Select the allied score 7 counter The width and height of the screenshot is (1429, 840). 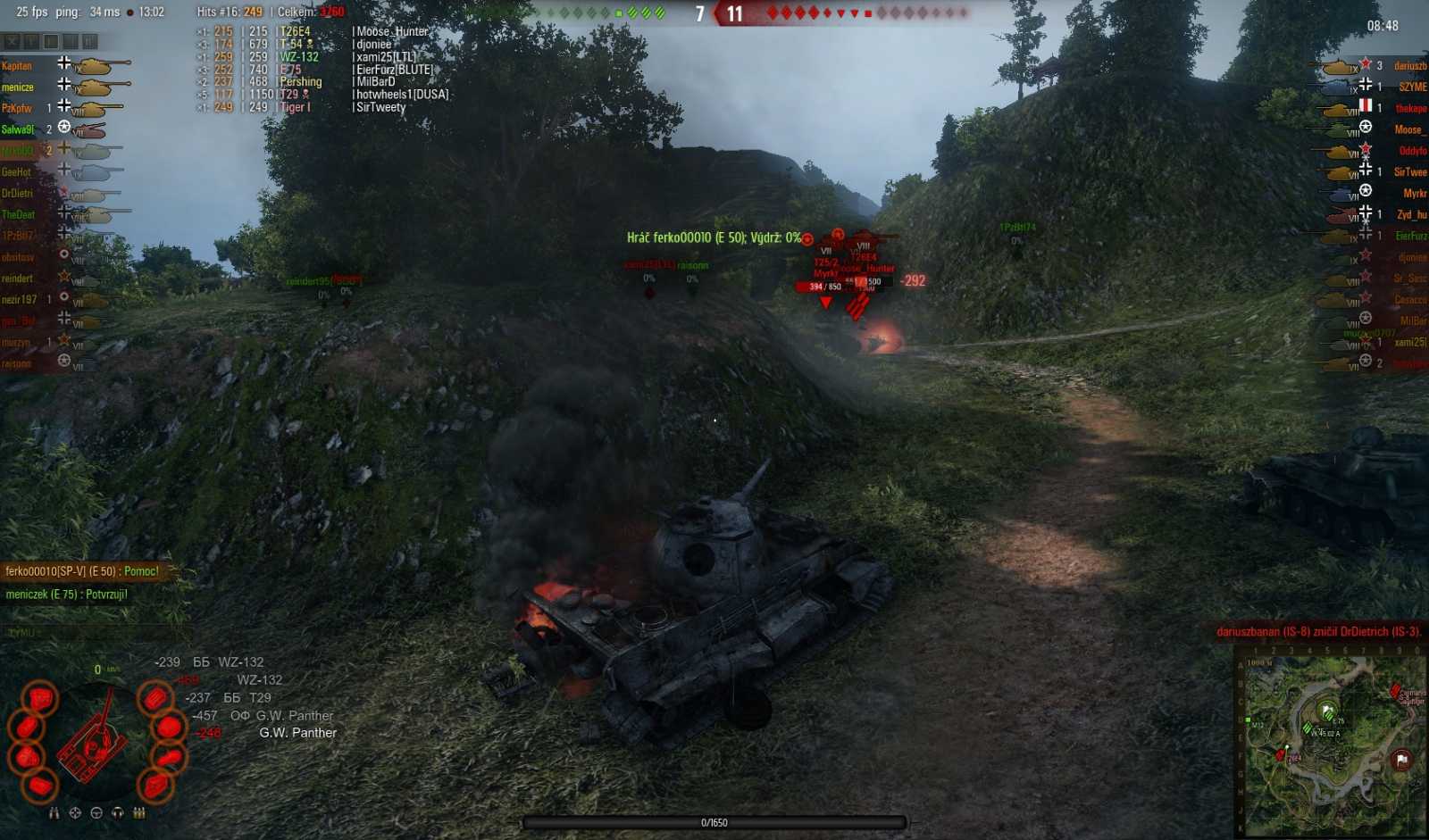(701, 14)
